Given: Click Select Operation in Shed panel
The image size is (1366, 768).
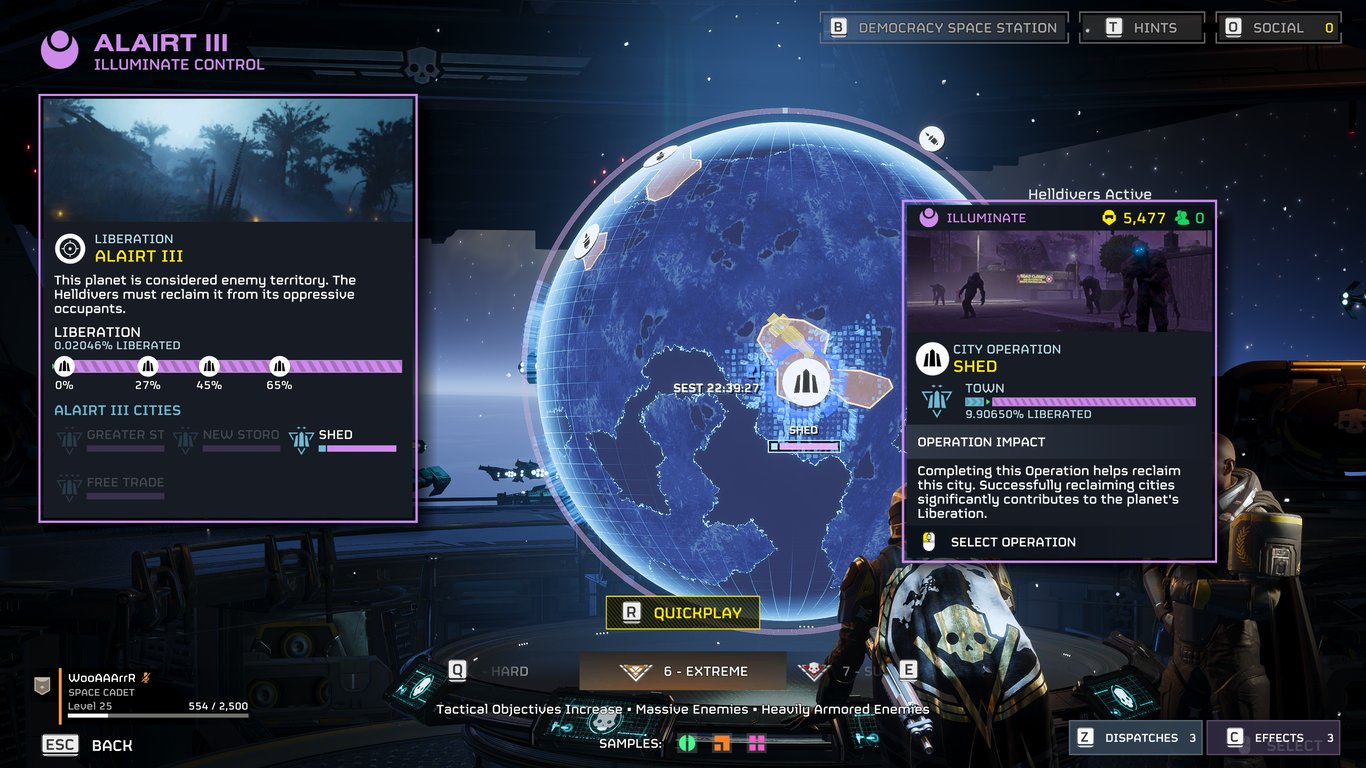Looking at the screenshot, I should tap(1012, 542).
